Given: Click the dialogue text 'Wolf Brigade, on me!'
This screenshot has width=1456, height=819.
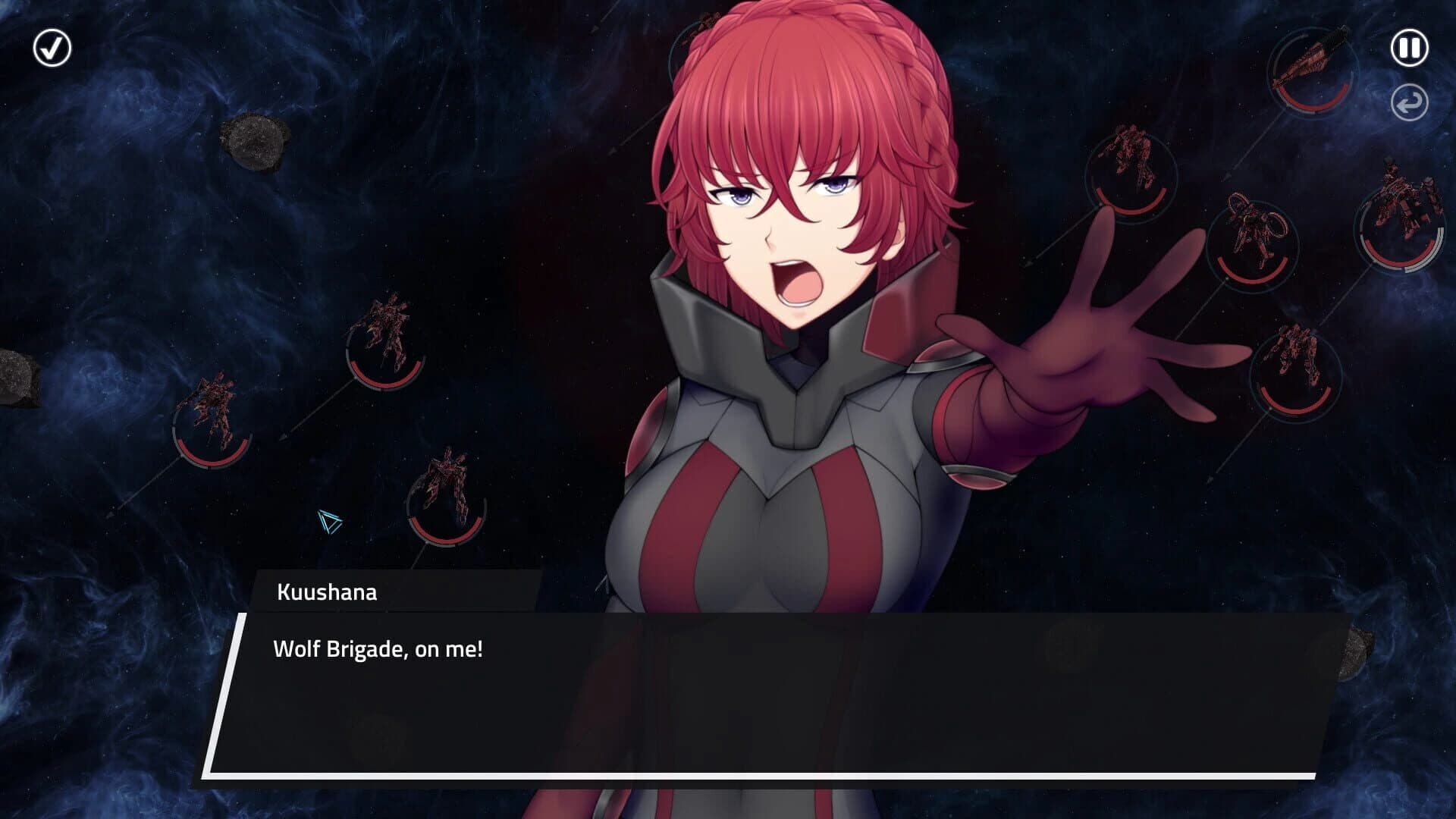Looking at the screenshot, I should click(378, 648).
